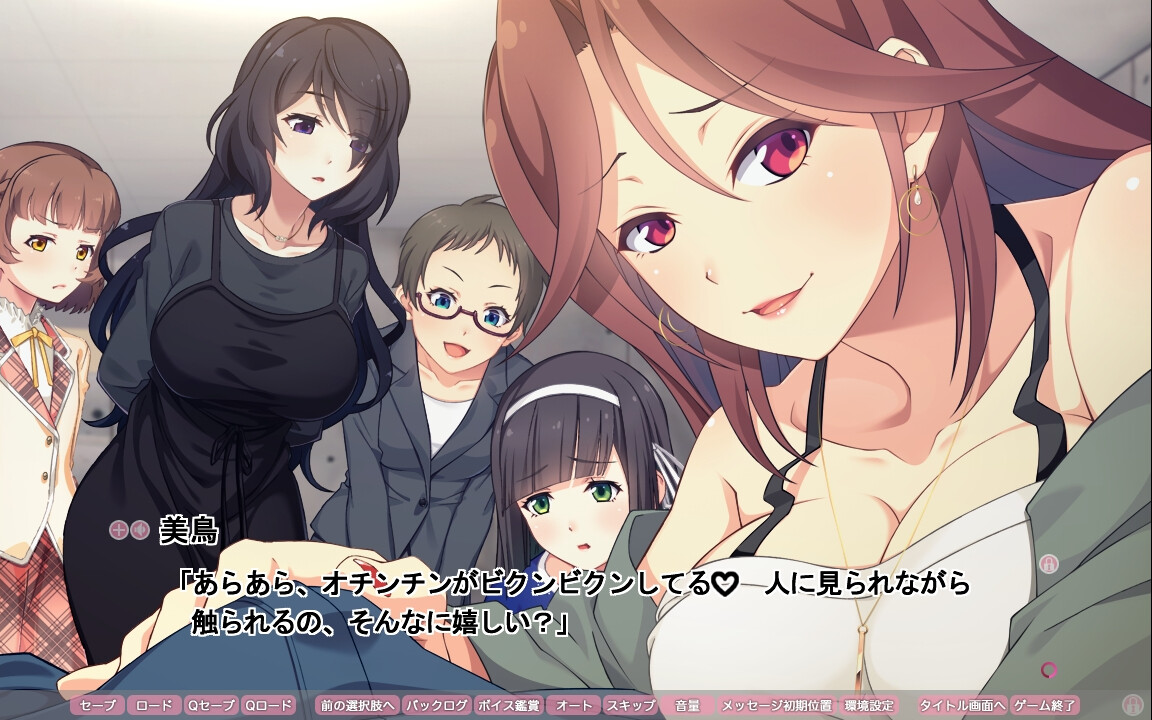This screenshot has width=1152, height=720.
Task: Click the plus icon beside 美鳥's name
Action: pyautogui.click(x=118, y=530)
